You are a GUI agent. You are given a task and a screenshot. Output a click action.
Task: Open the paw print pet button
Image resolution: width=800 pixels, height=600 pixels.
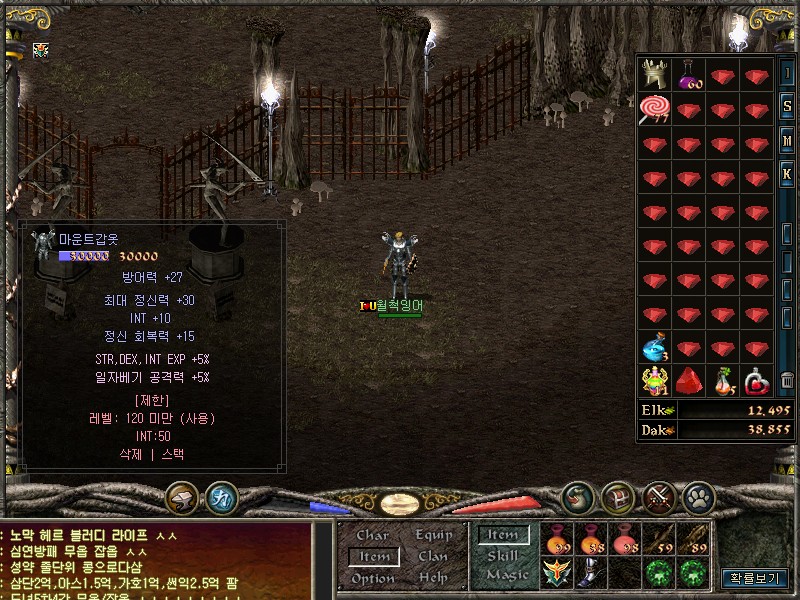[696, 496]
